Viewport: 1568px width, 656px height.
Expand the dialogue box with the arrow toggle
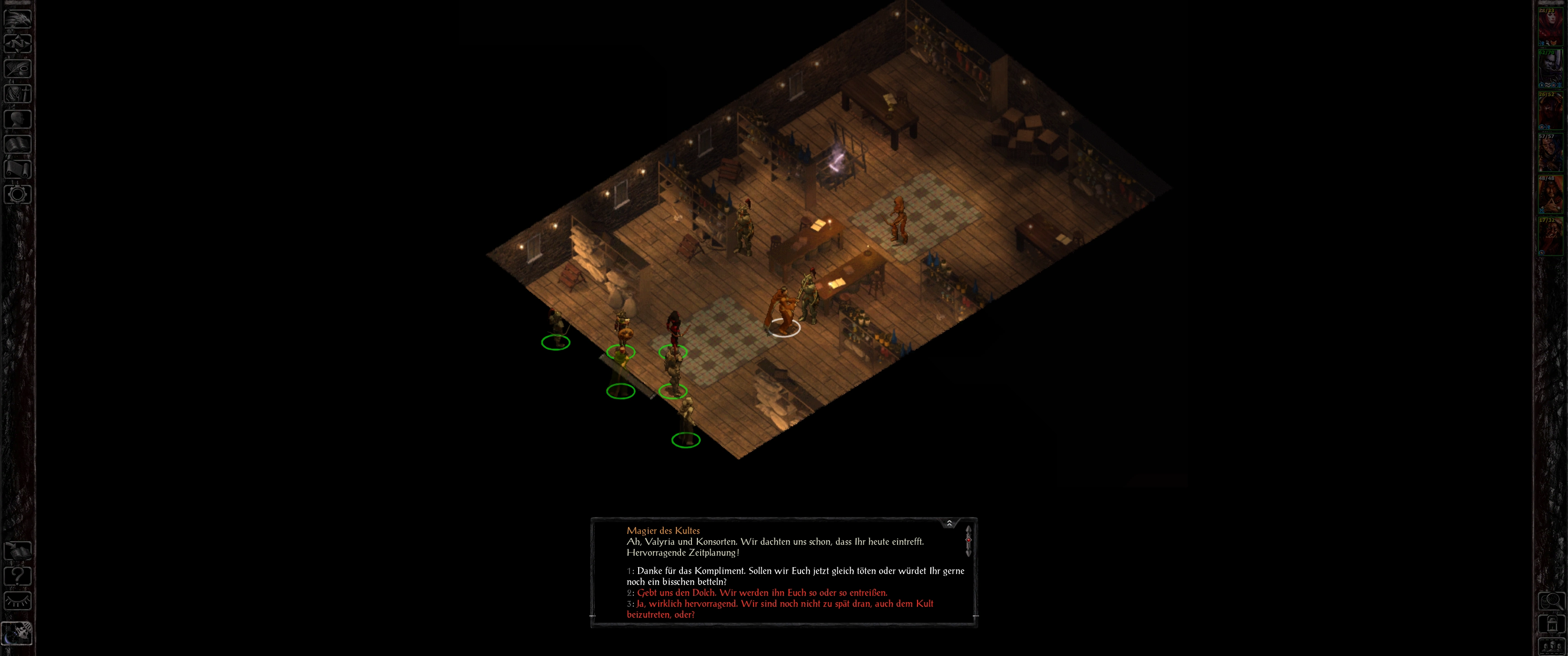click(x=949, y=523)
